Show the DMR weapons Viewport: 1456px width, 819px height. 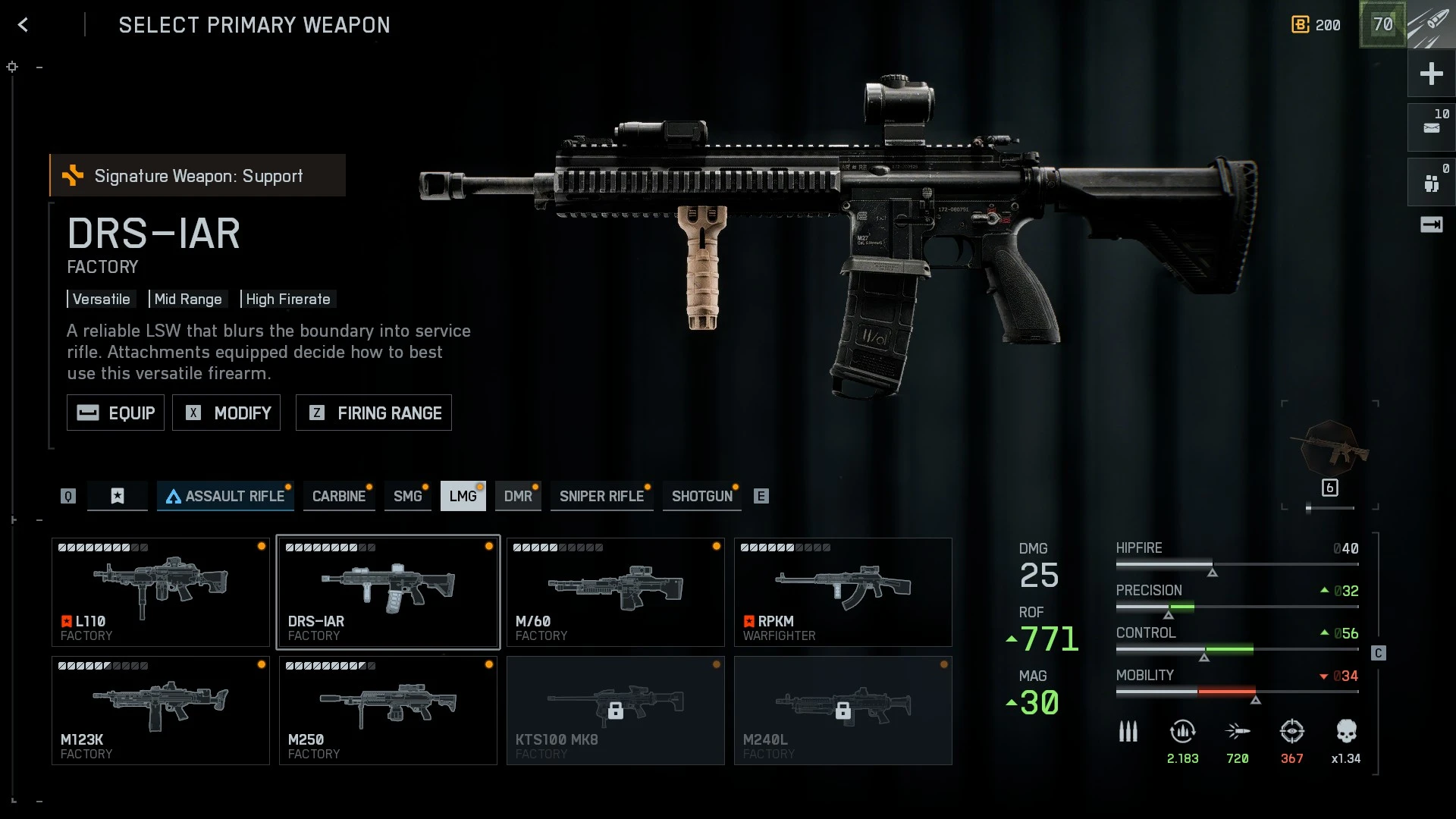[x=518, y=496]
